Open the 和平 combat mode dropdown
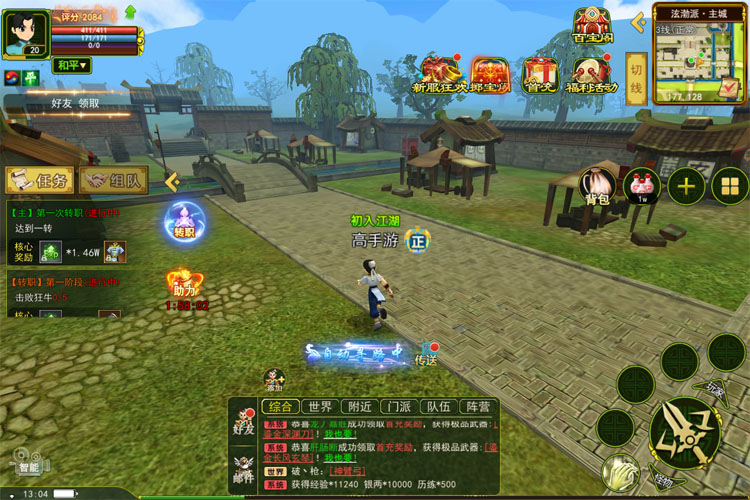The width and height of the screenshot is (750, 500). pyautogui.click(x=72, y=66)
